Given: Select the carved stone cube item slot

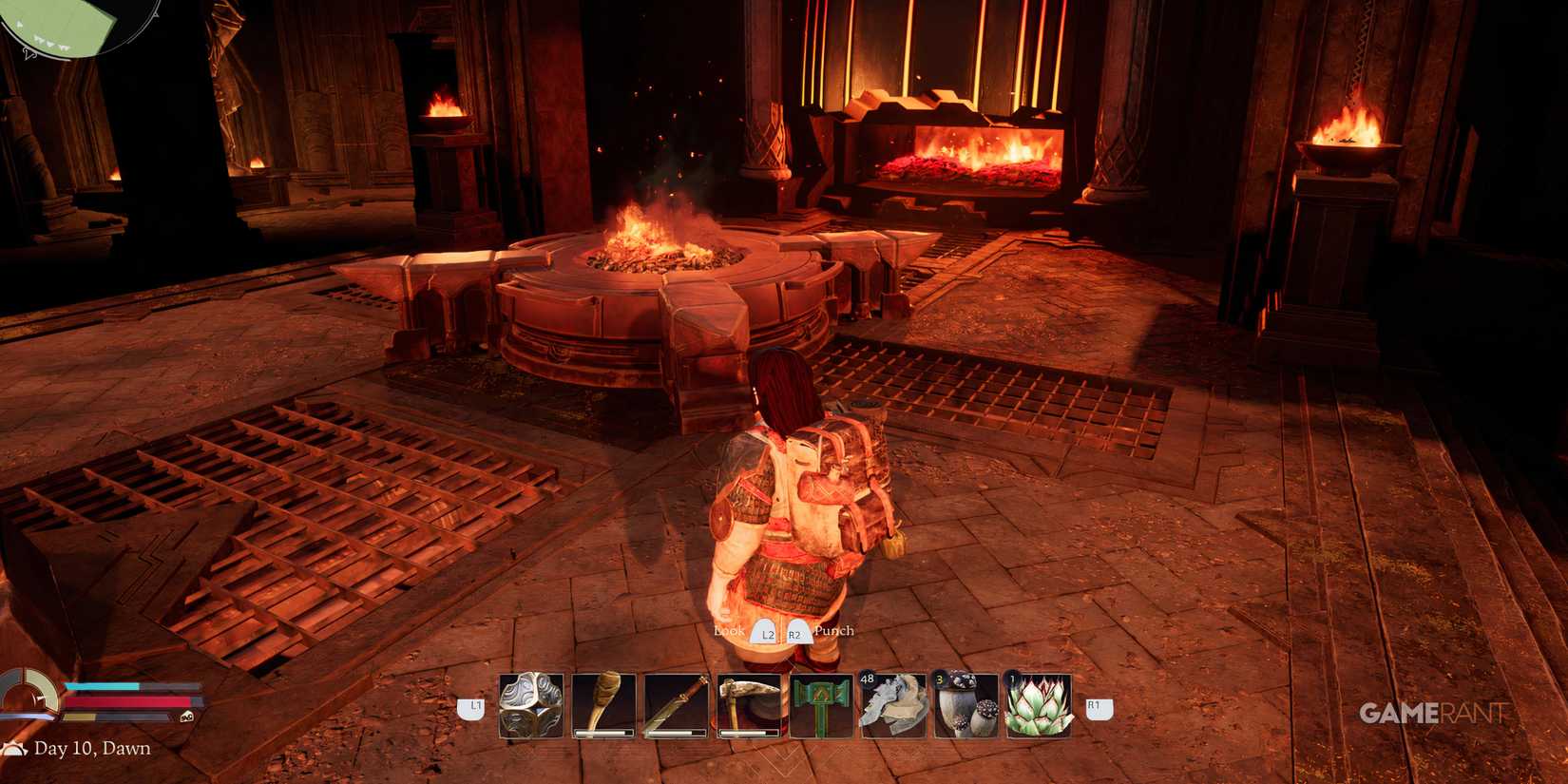Looking at the screenshot, I should click(x=532, y=705).
